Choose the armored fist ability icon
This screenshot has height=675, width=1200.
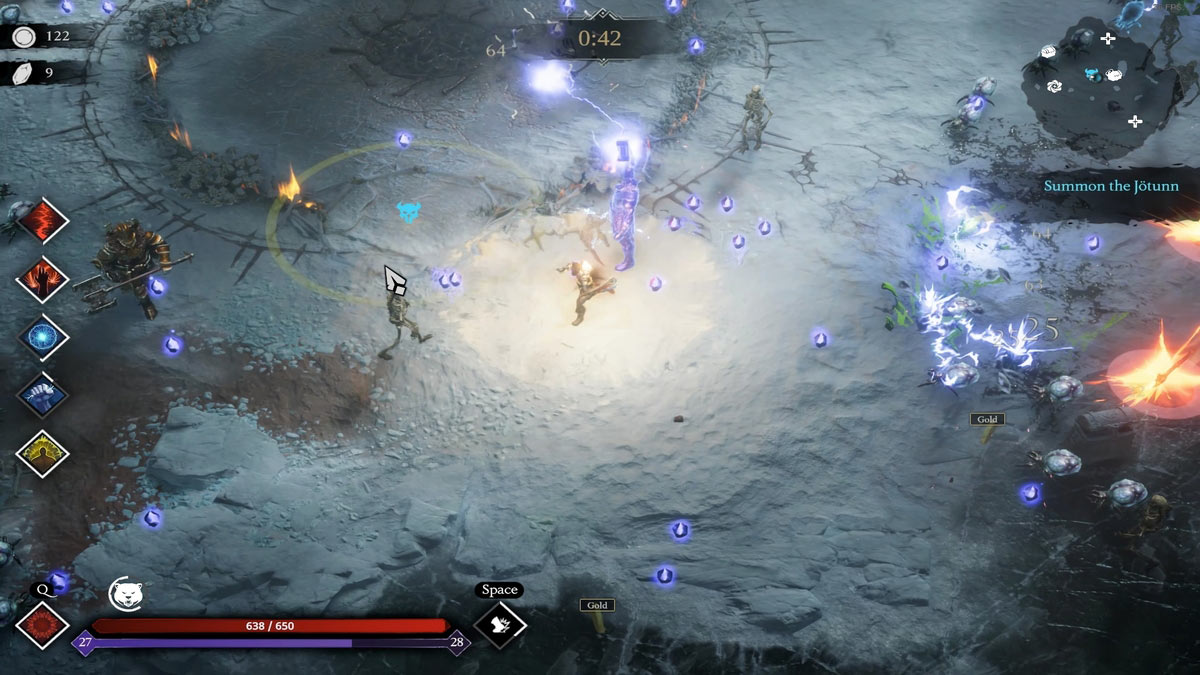point(42,395)
